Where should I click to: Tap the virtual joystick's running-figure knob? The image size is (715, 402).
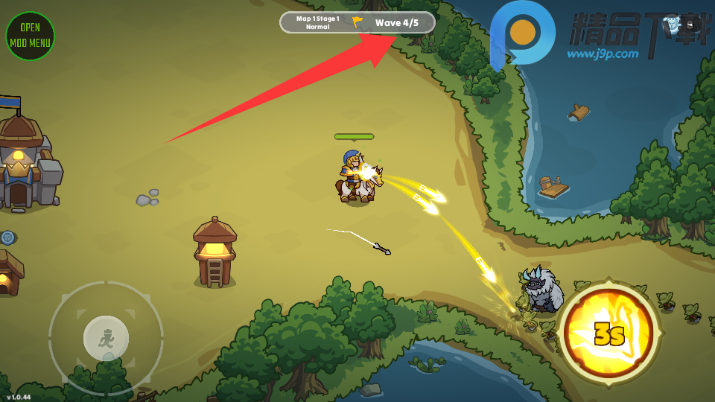click(x=106, y=338)
